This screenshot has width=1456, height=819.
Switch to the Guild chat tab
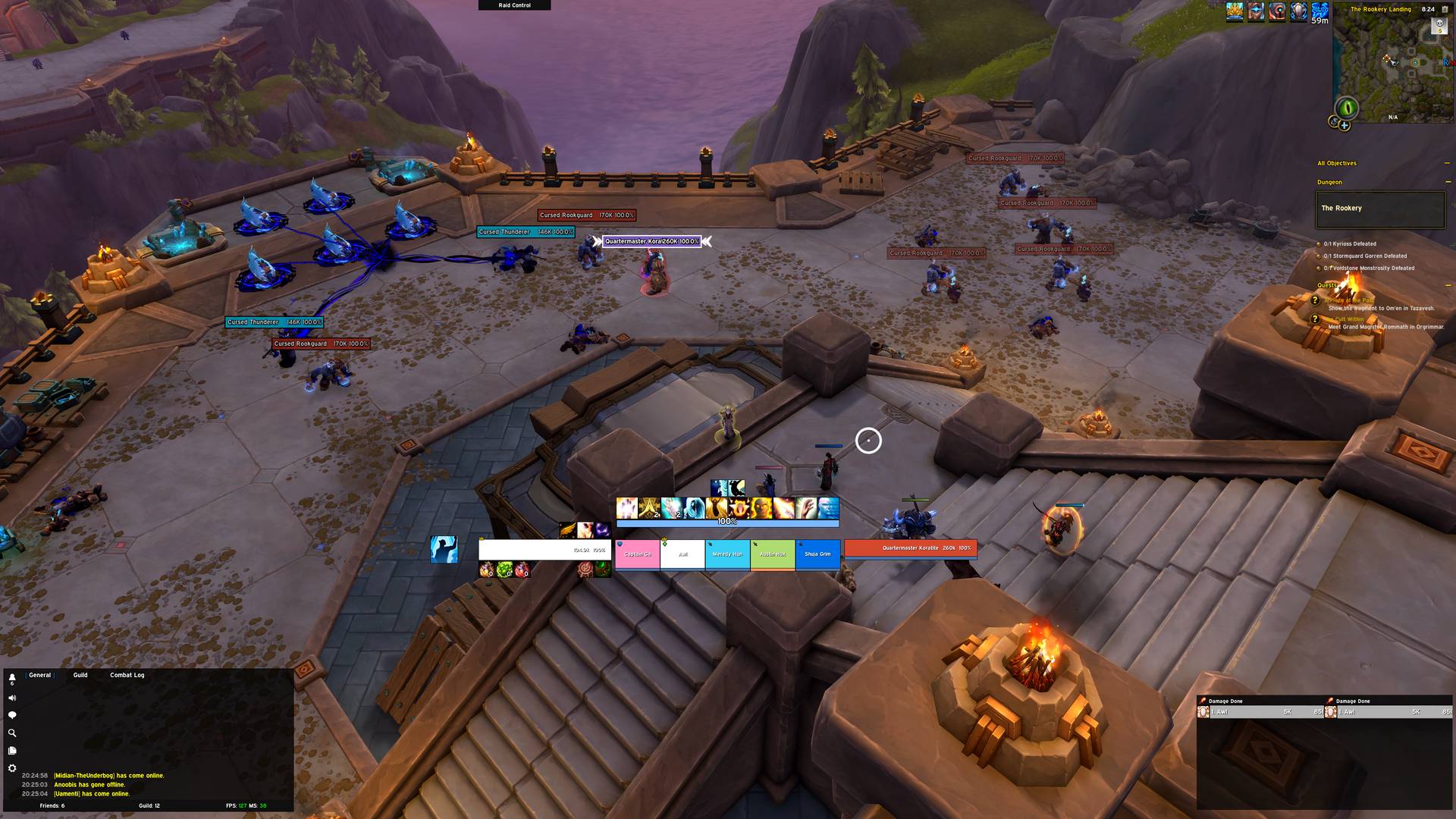80,675
